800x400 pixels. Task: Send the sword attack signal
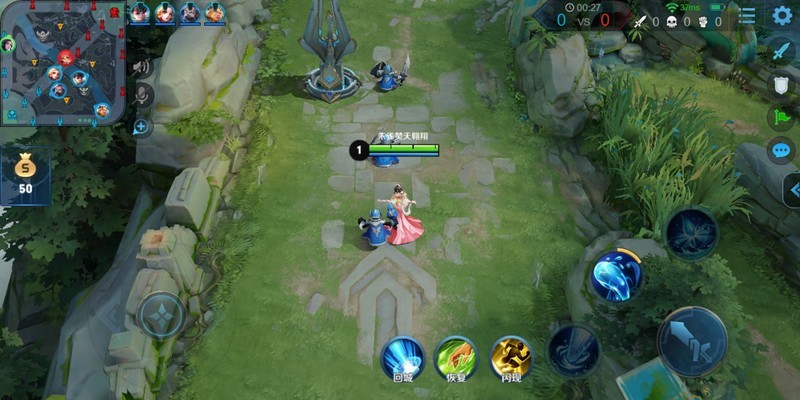(x=780, y=50)
